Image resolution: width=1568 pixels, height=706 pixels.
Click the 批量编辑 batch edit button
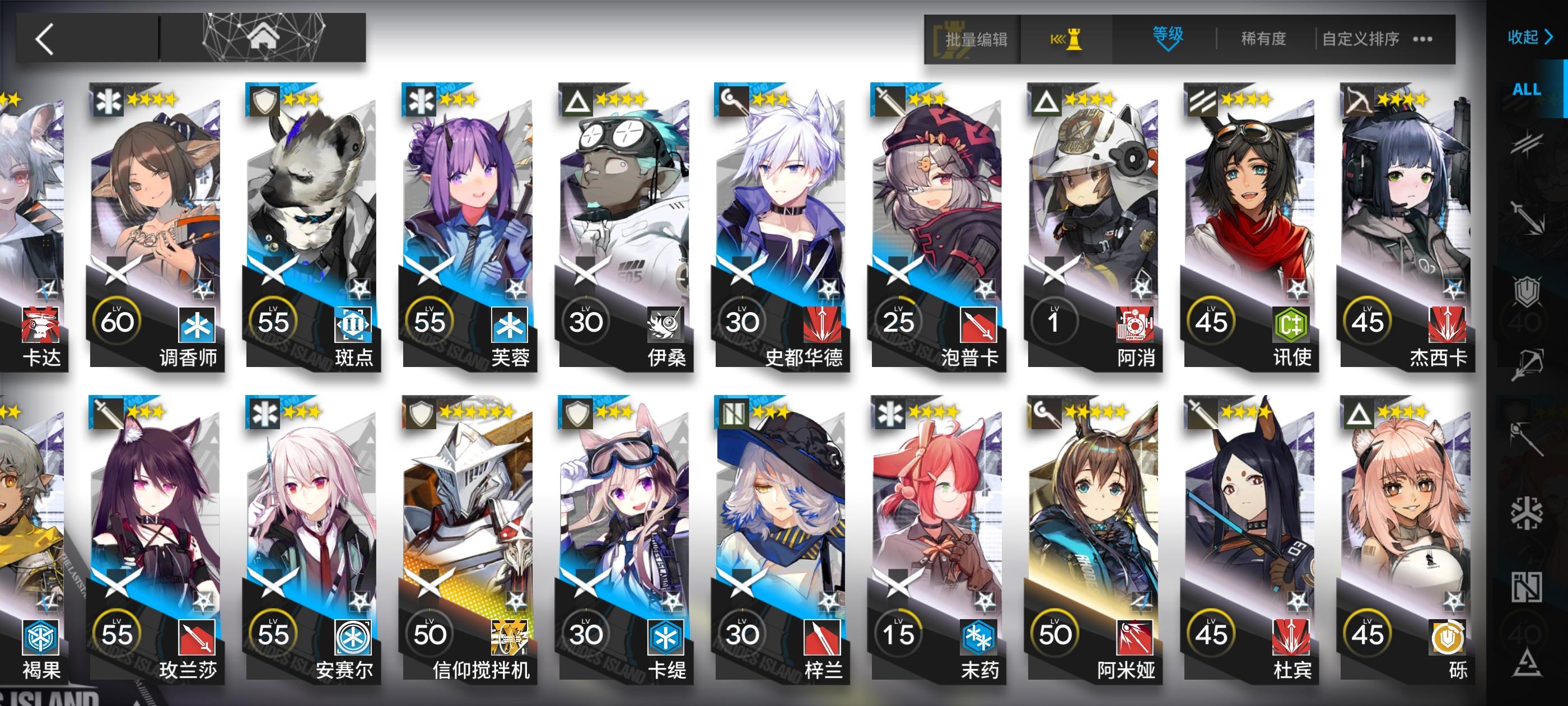pos(976,38)
